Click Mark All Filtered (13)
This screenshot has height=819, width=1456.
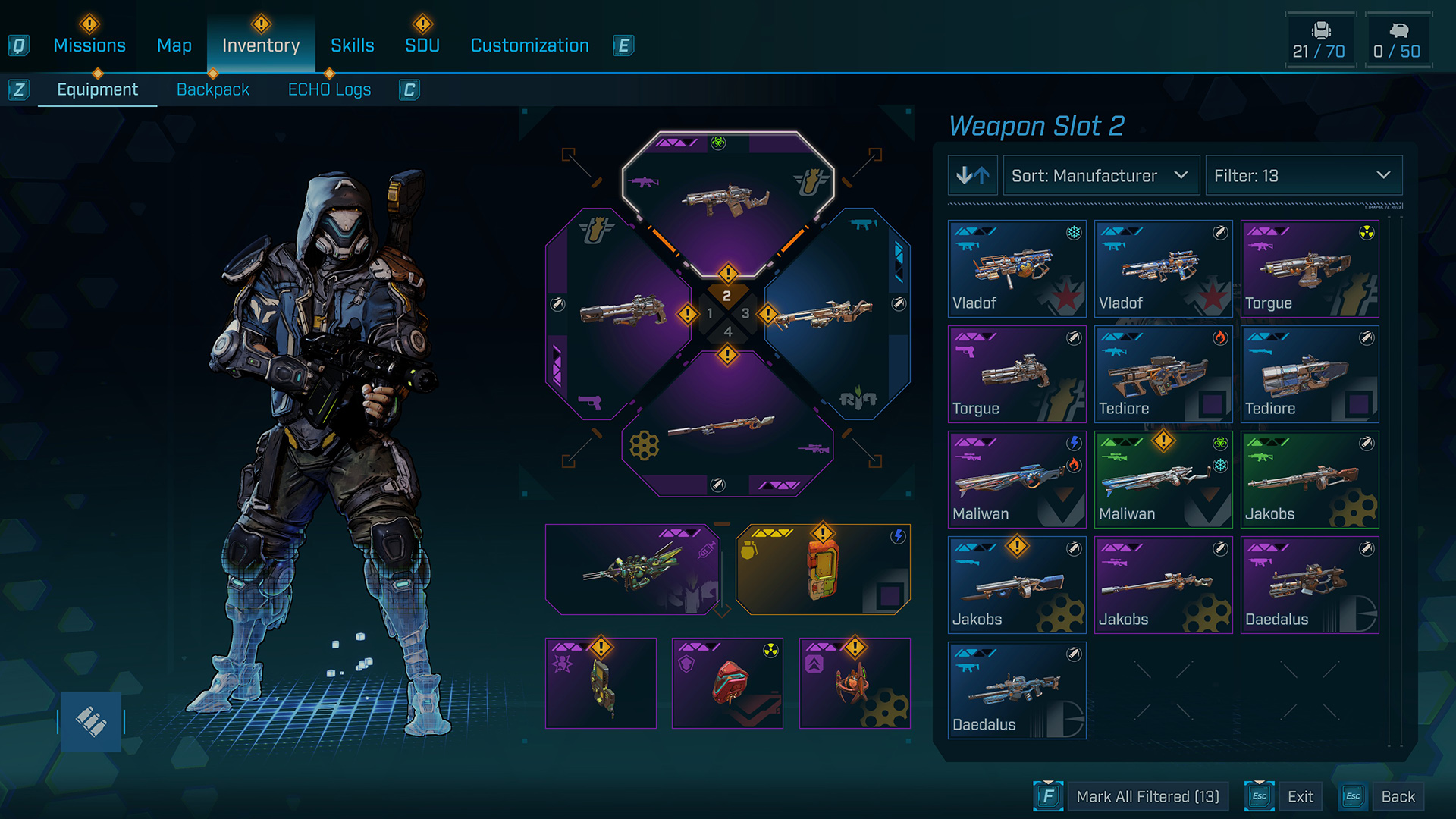1147,796
